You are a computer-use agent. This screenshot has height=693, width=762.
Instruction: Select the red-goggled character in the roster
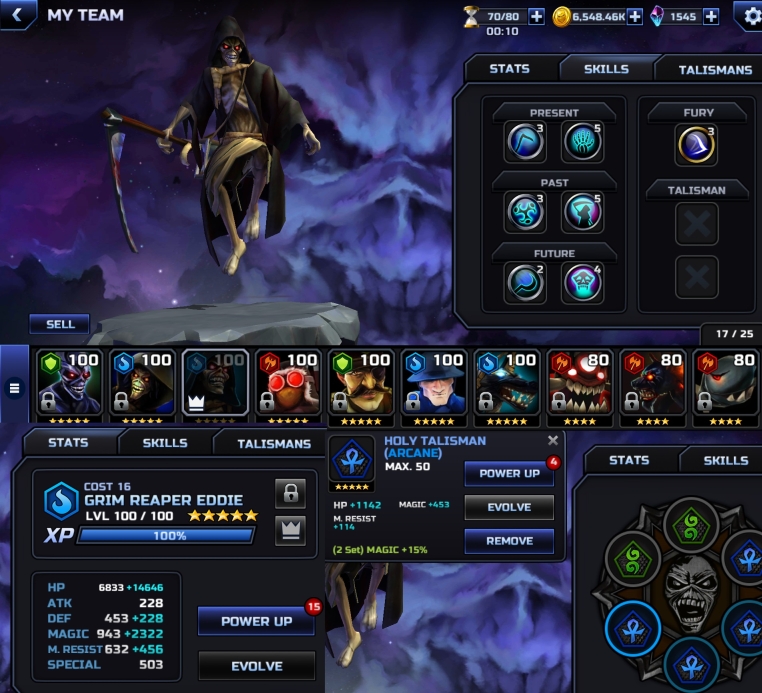(288, 384)
